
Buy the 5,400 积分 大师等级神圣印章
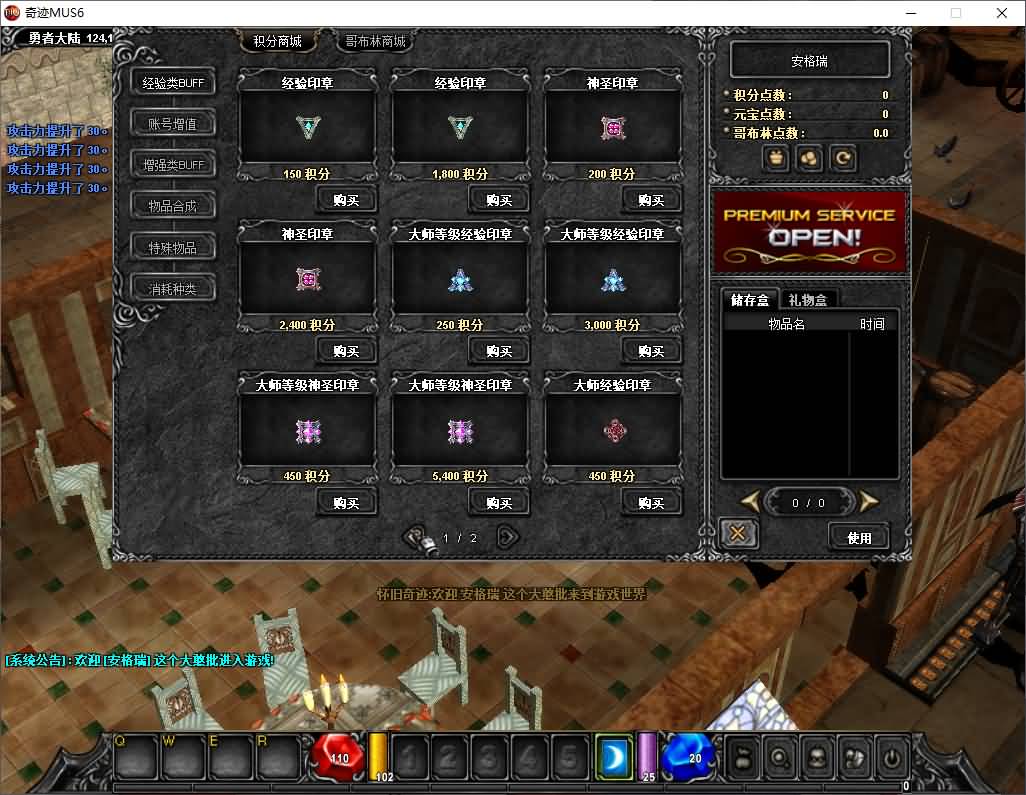tap(498, 502)
